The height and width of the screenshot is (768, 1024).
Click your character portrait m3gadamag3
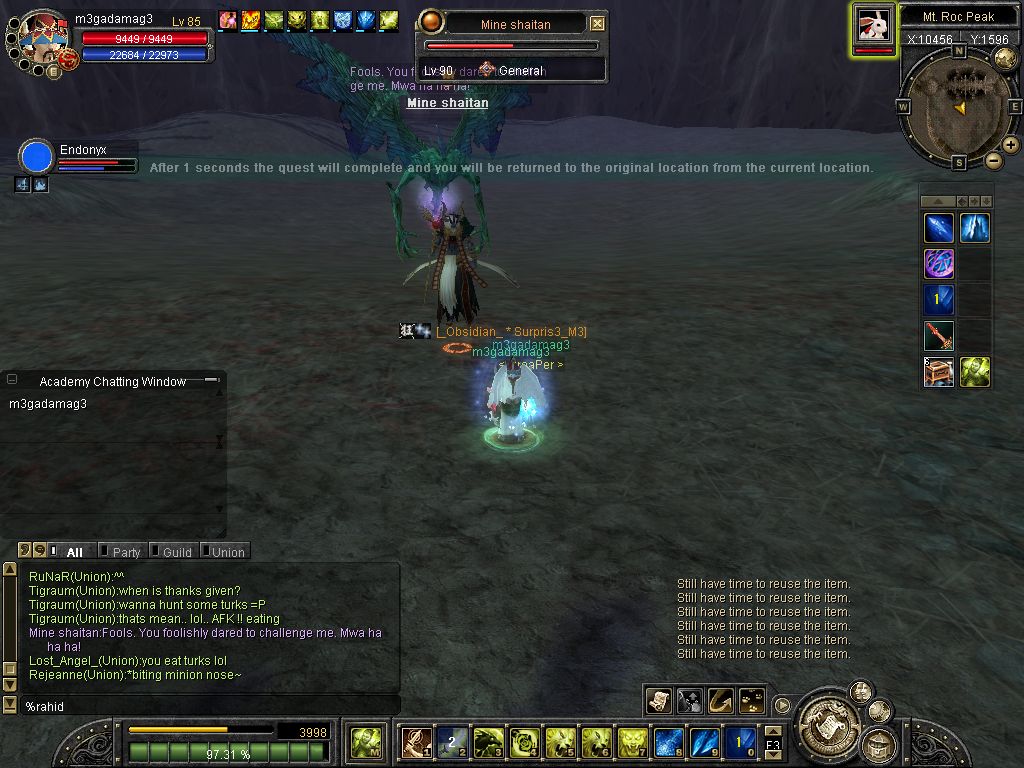42,38
